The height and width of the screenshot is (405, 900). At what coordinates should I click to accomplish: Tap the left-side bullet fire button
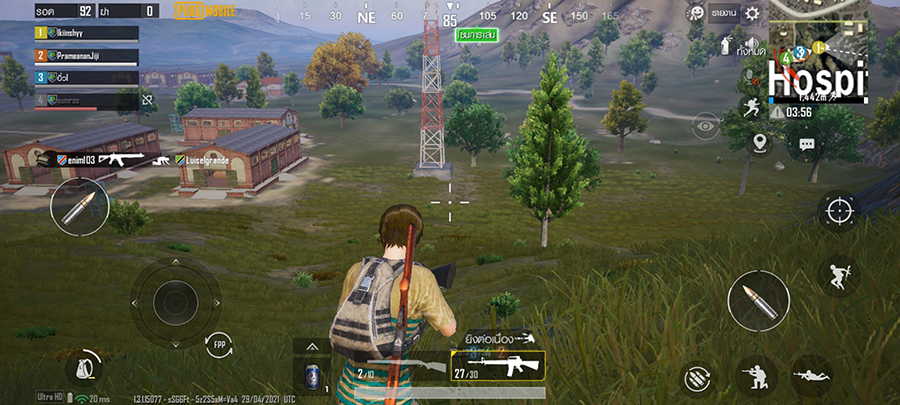pyautogui.click(x=80, y=207)
